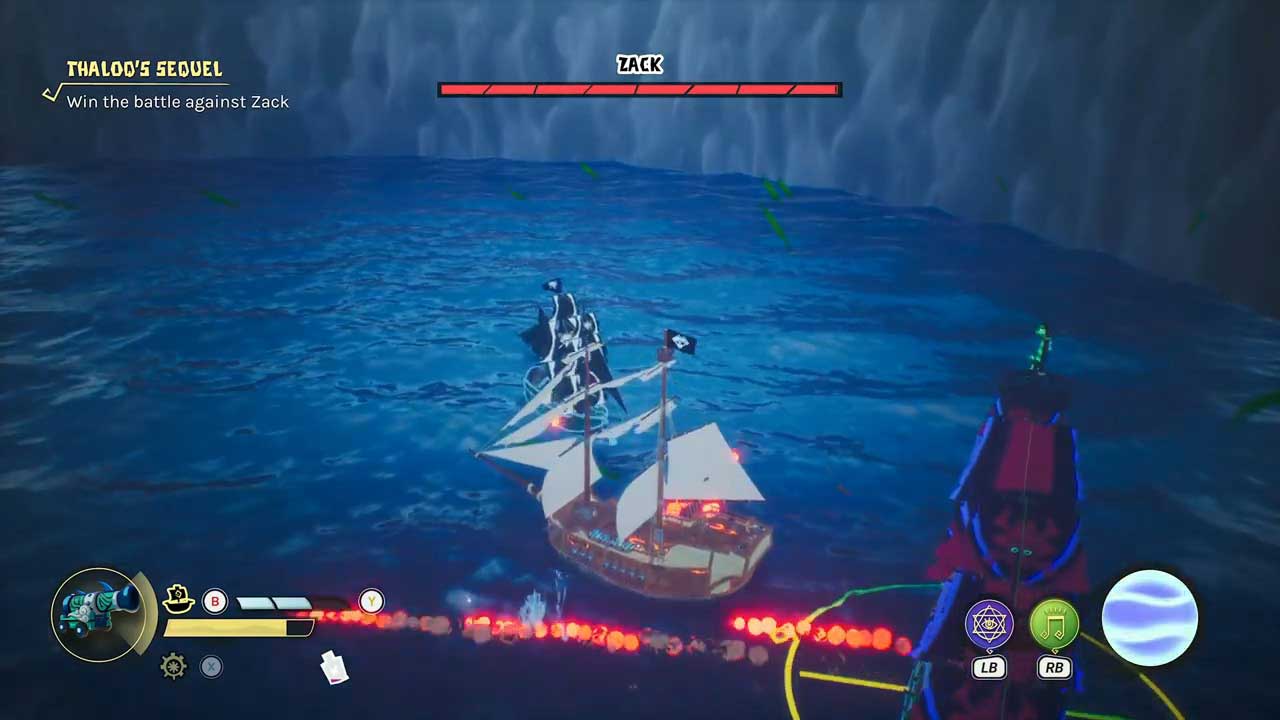This screenshot has width=1280, height=720.
Task: Click the blue striped orb
Action: (1149, 618)
